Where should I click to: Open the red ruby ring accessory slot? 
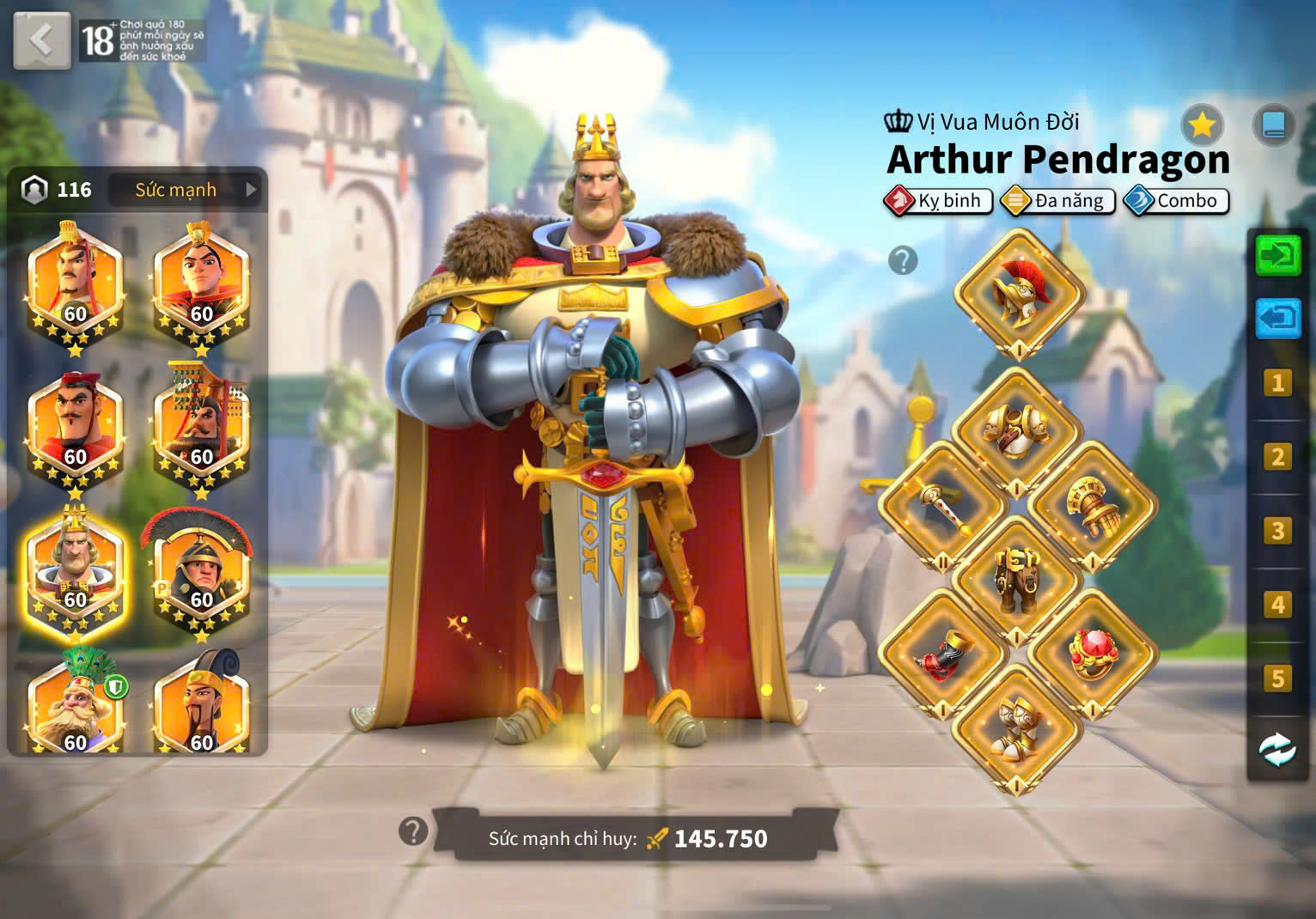[1092, 654]
